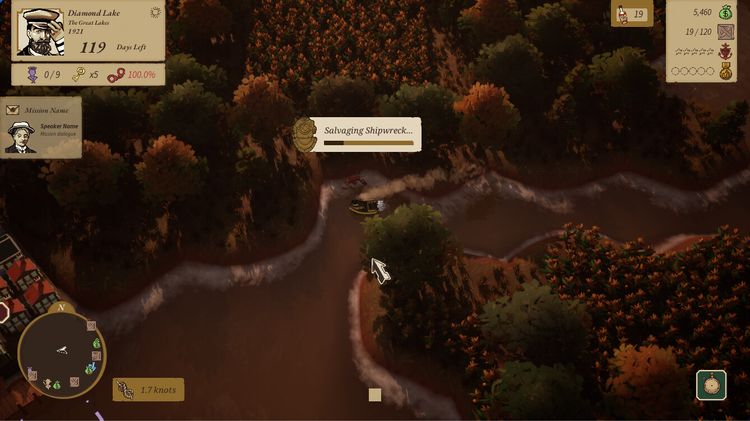Click the liquor bottle cargo counter
Image resolution: width=750 pixels, height=421 pixels.
tap(631, 14)
